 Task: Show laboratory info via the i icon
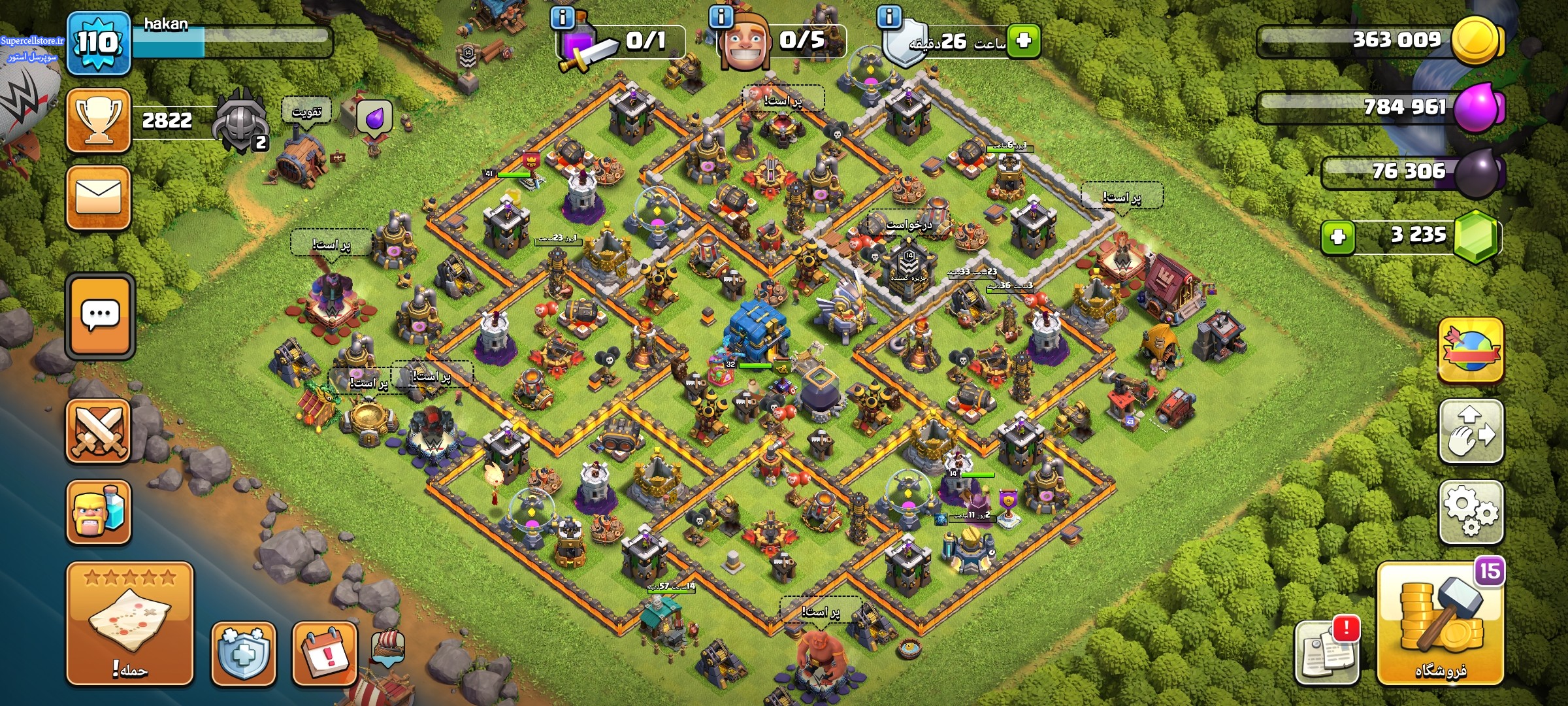pos(563,18)
